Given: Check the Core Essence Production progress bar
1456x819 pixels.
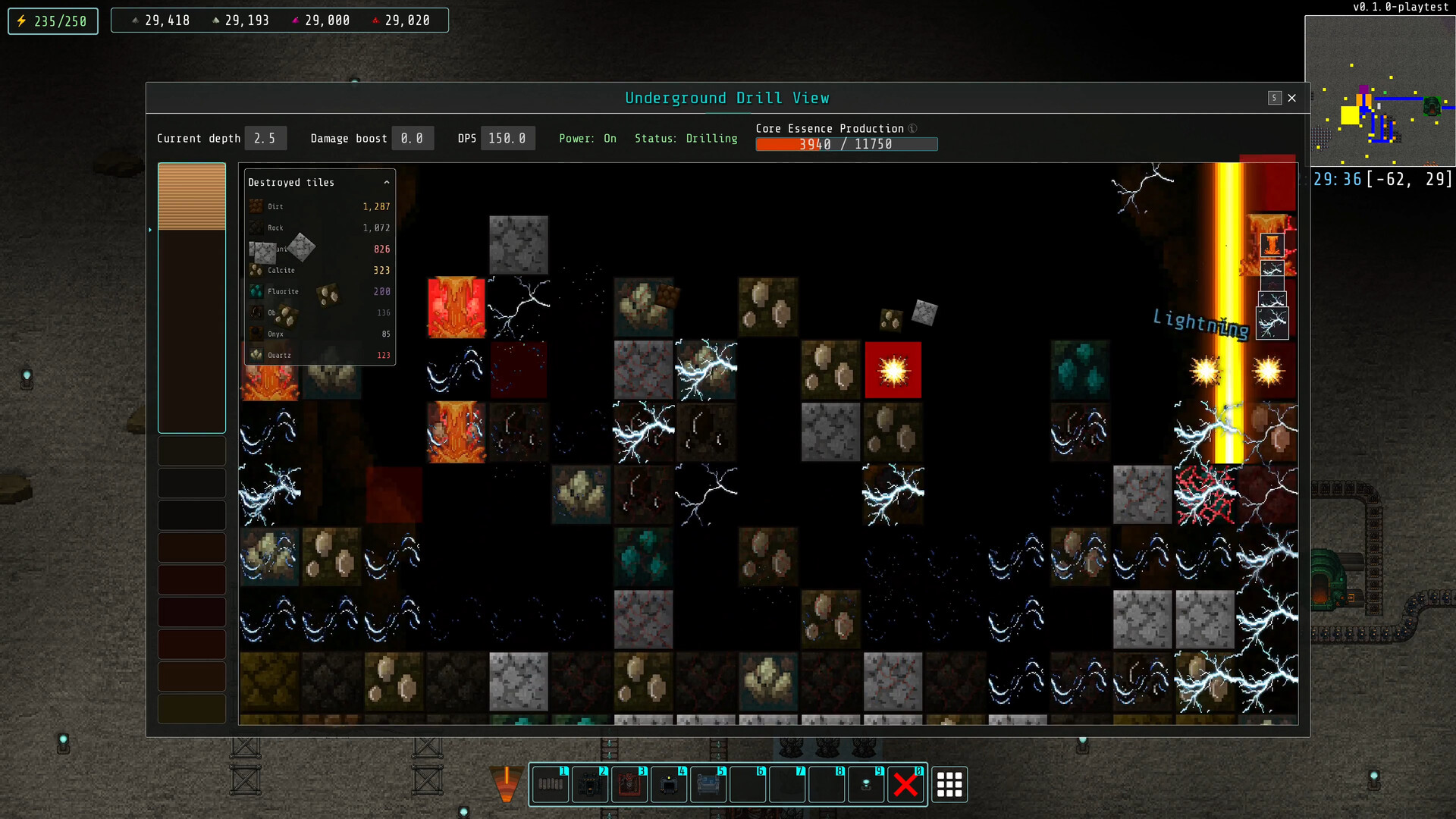Looking at the screenshot, I should point(846,144).
